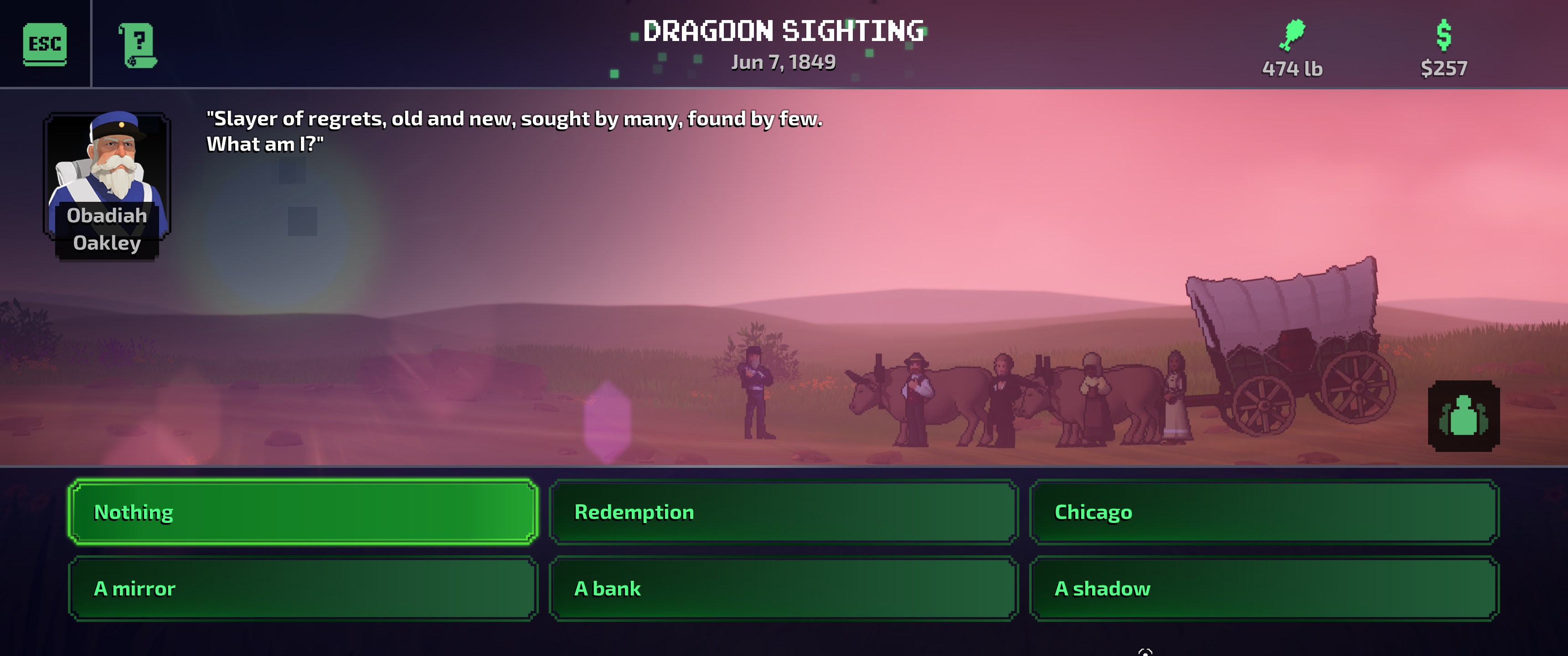Answer the riddle with "Nothing"
Image resolution: width=1568 pixels, height=656 pixels.
point(303,512)
